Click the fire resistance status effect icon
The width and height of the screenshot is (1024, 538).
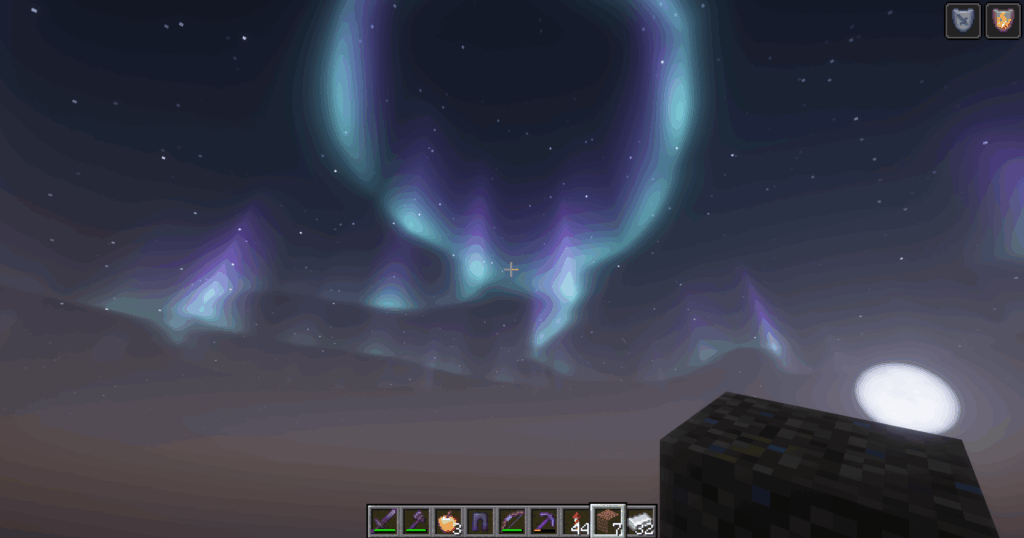click(1002, 21)
